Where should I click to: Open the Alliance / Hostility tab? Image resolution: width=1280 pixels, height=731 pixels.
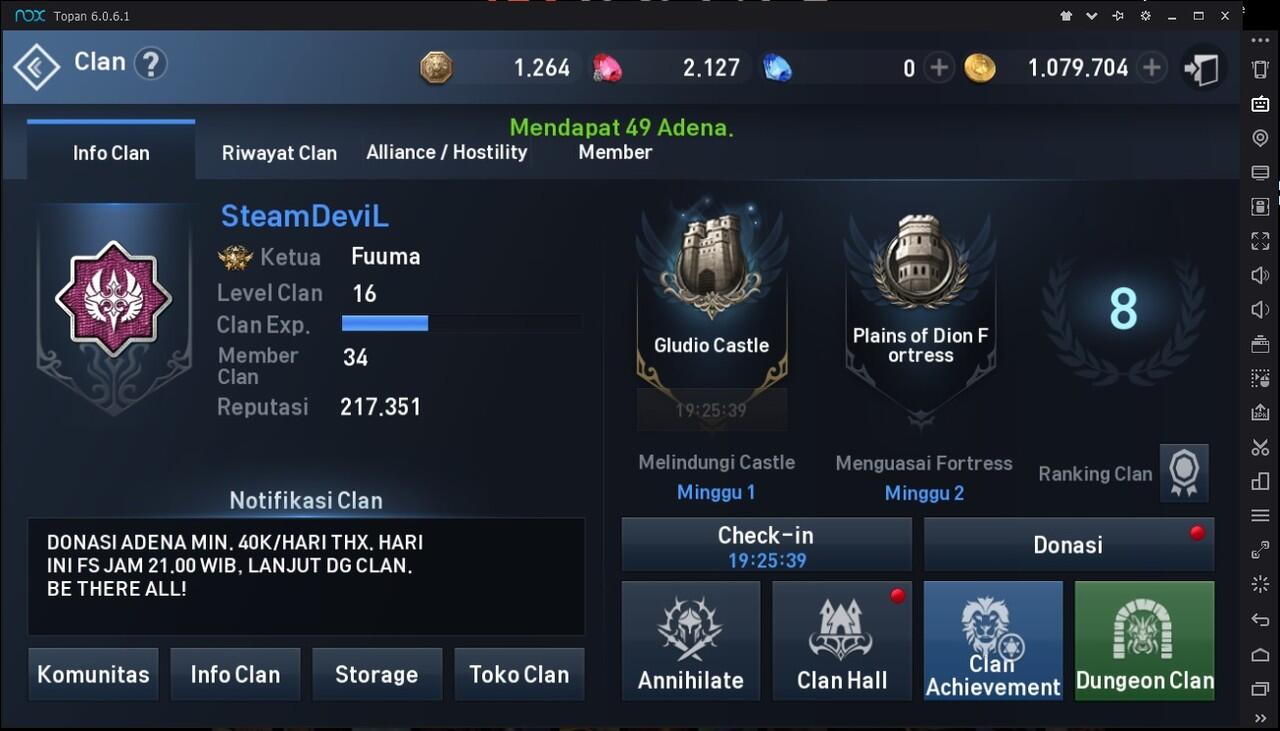446,152
